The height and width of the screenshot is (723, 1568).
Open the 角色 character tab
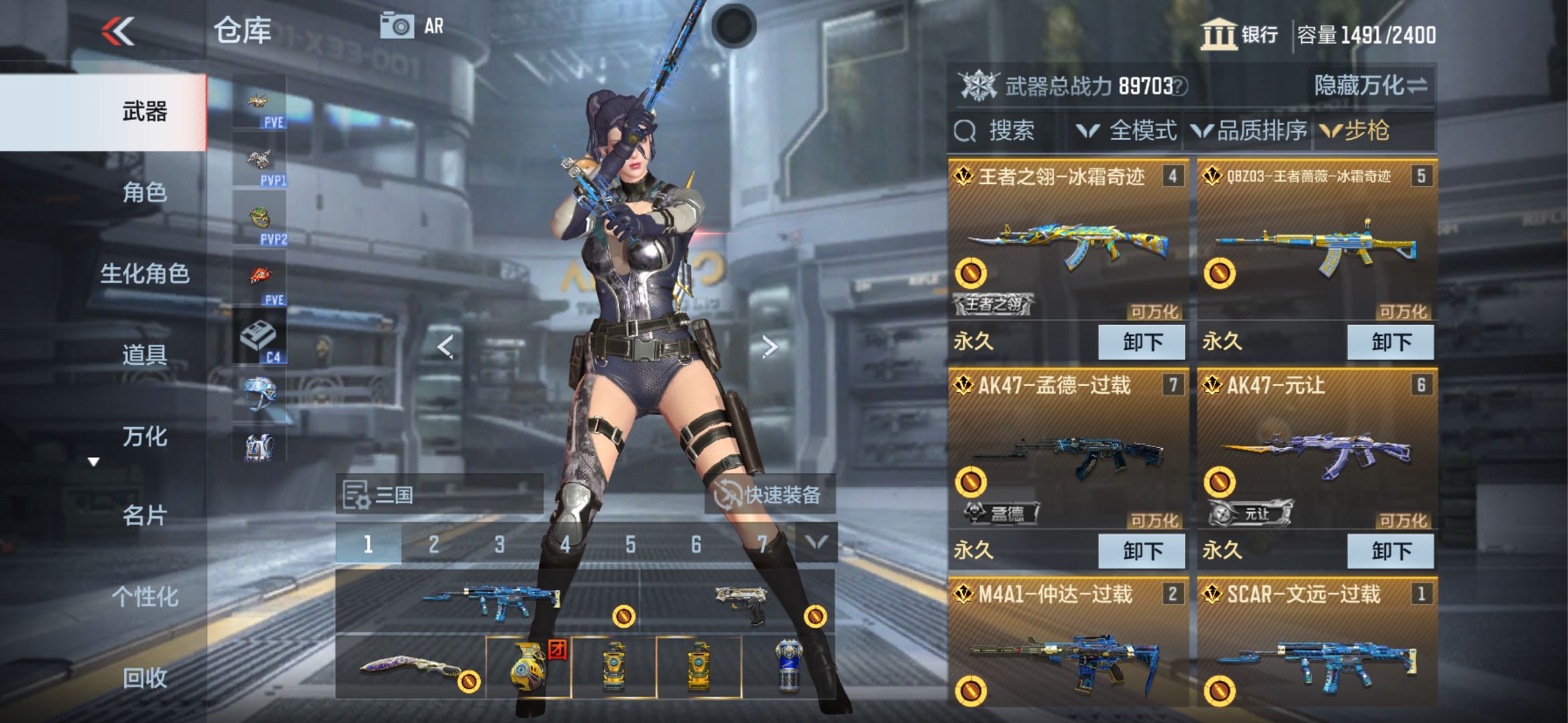click(x=144, y=193)
